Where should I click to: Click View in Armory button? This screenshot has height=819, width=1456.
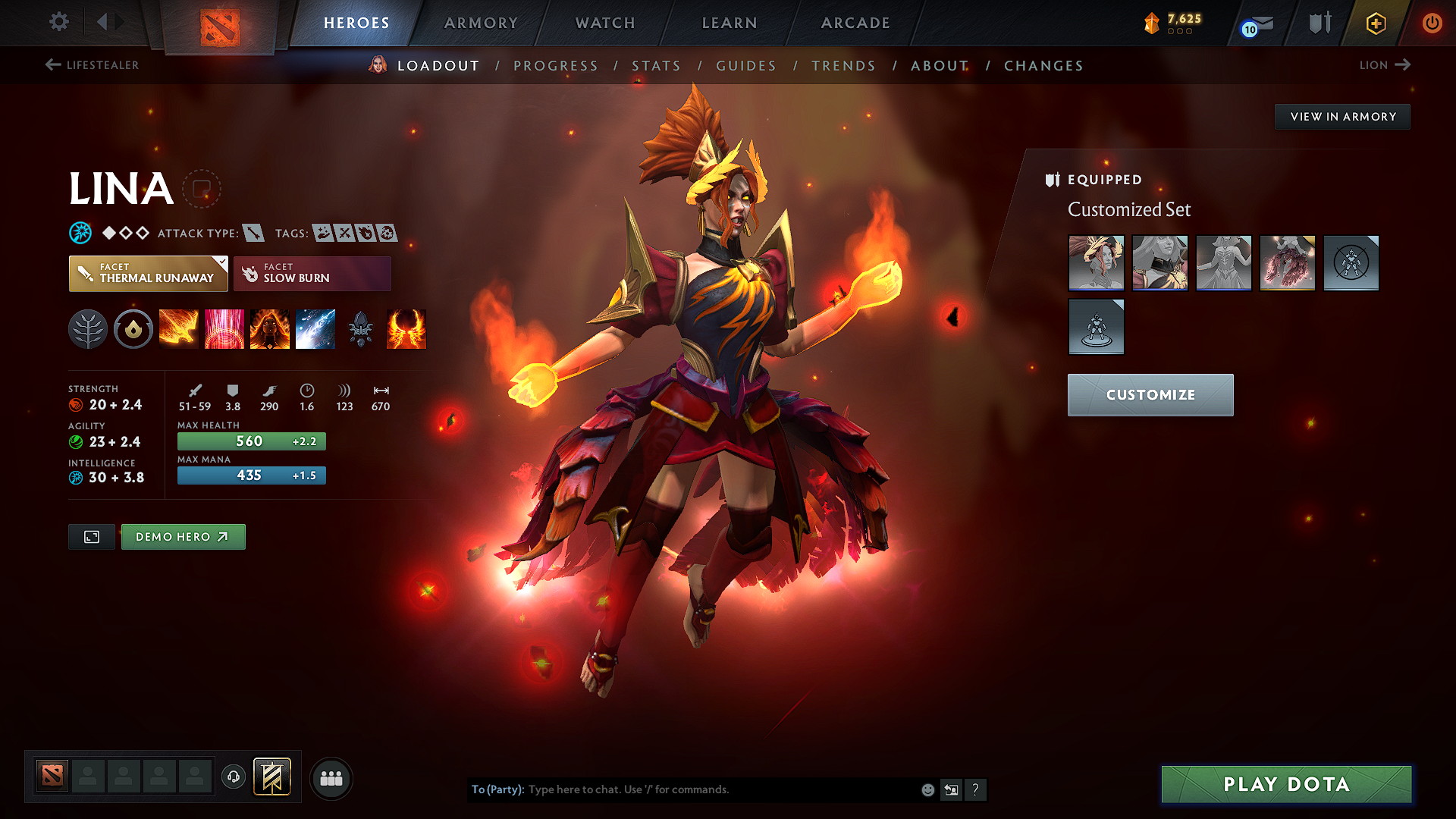tap(1342, 117)
